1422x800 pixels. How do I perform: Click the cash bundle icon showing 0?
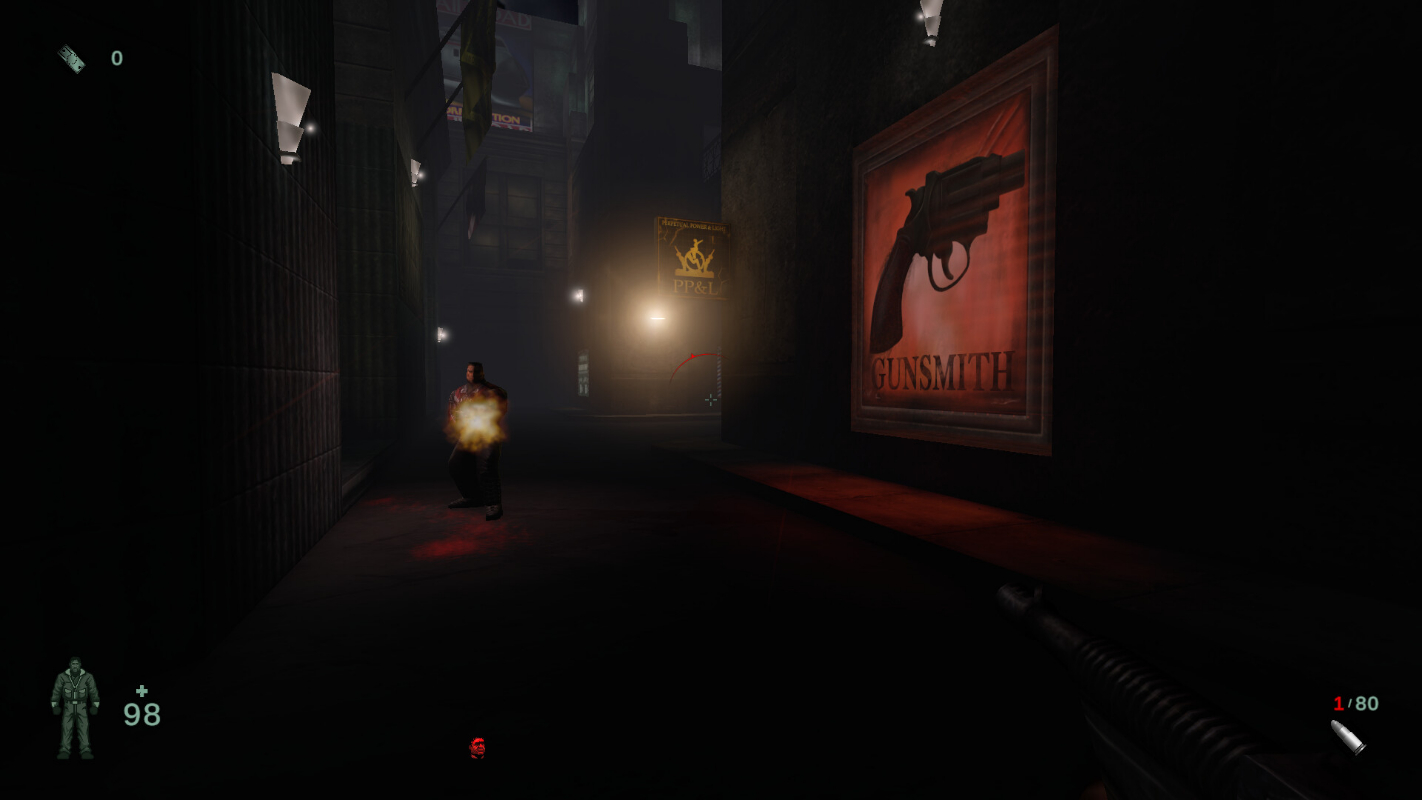(70, 58)
